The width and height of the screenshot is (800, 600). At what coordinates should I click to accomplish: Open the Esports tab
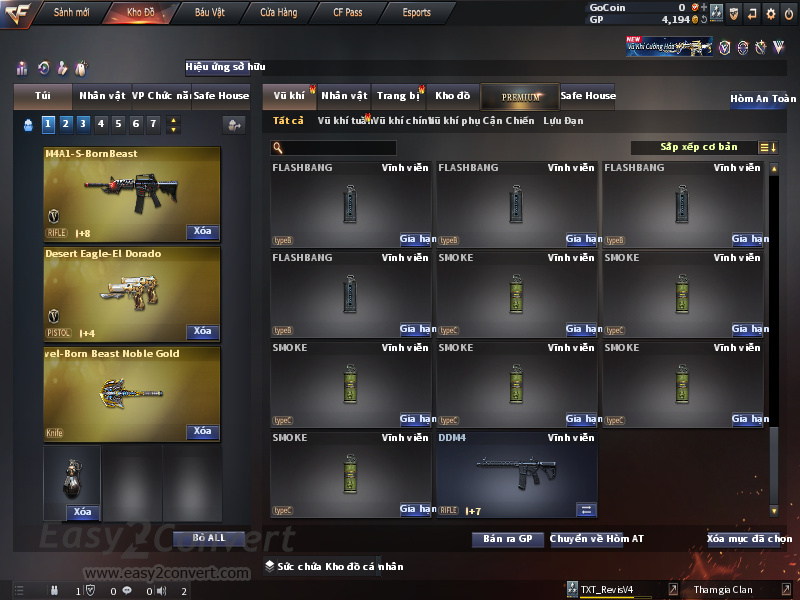[x=416, y=13]
